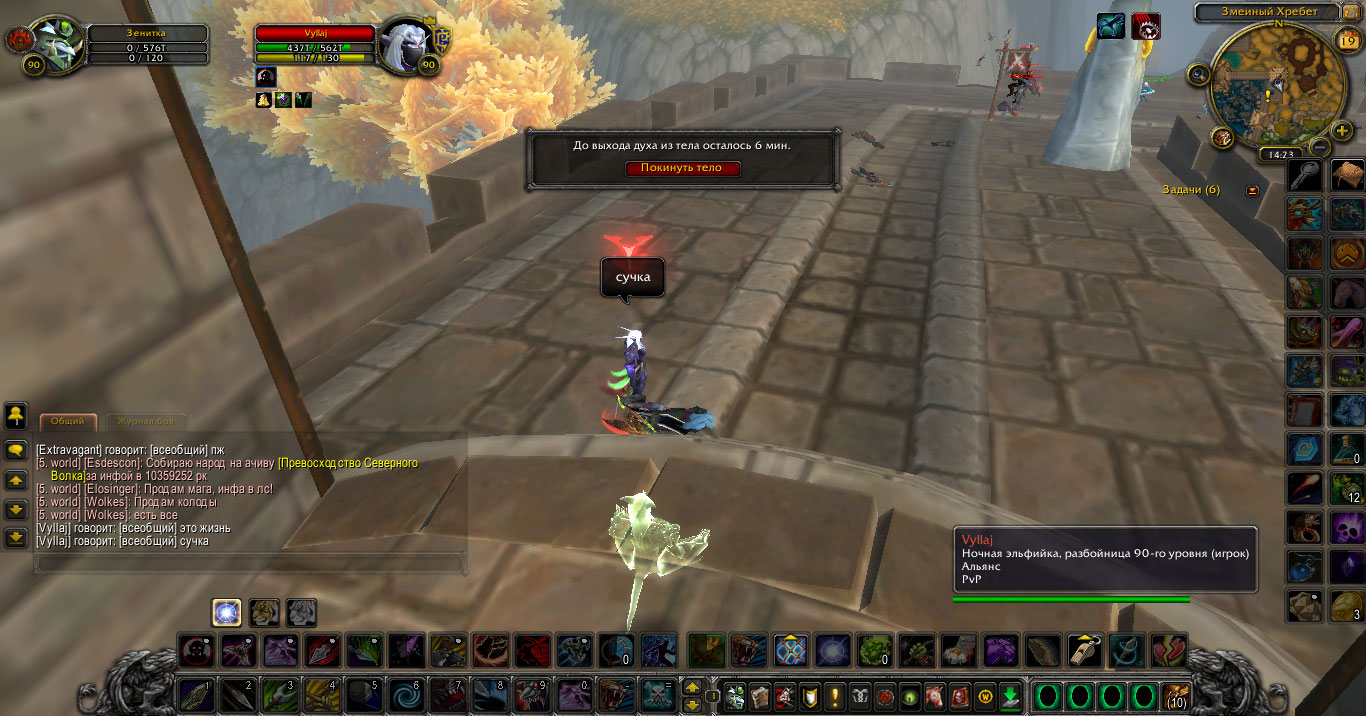This screenshot has width=1366, height=716.
Task: Collapse the "Задачи (6)" objectives tracker
Action: [x=1252, y=190]
